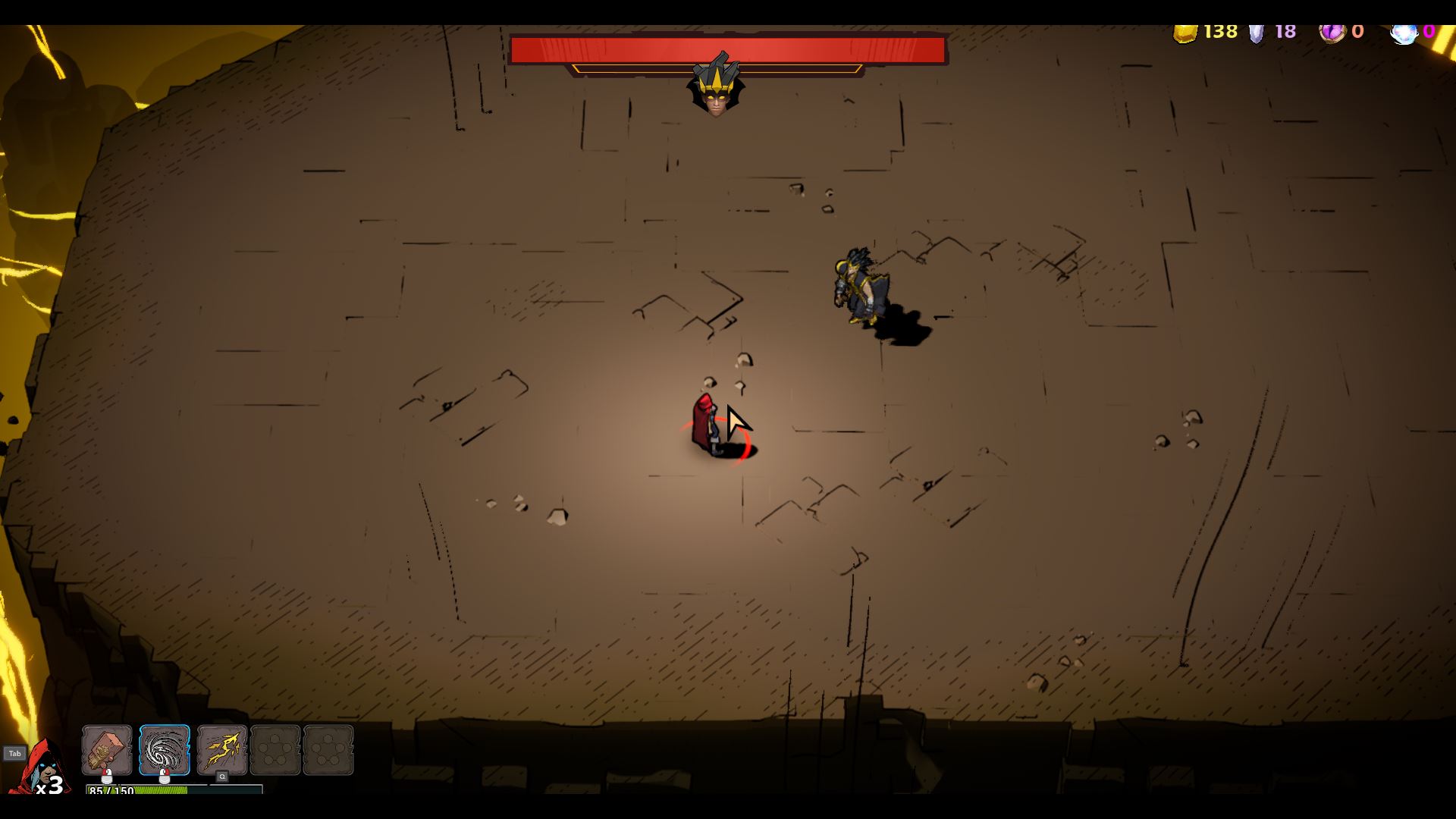Use the yellow lightning bolt ability
This screenshot has height=819, width=1456.
[x=221, y=749]
